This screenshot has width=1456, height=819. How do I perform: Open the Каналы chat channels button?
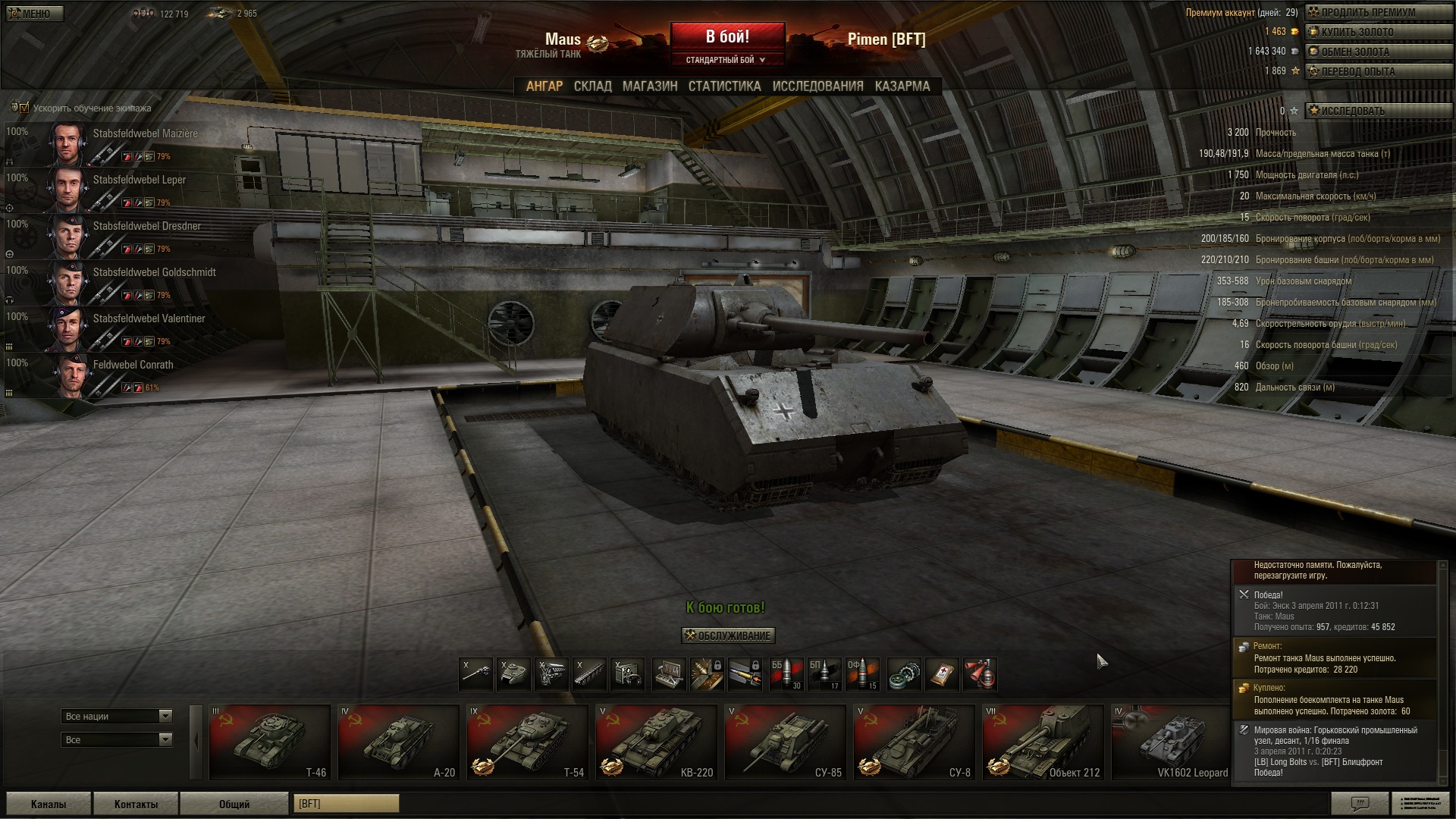(49, 804)
